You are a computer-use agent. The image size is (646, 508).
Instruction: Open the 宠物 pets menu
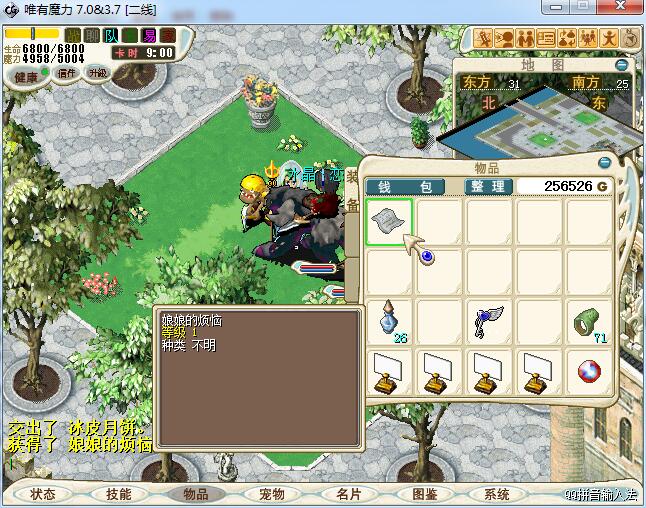coord(271,494)
